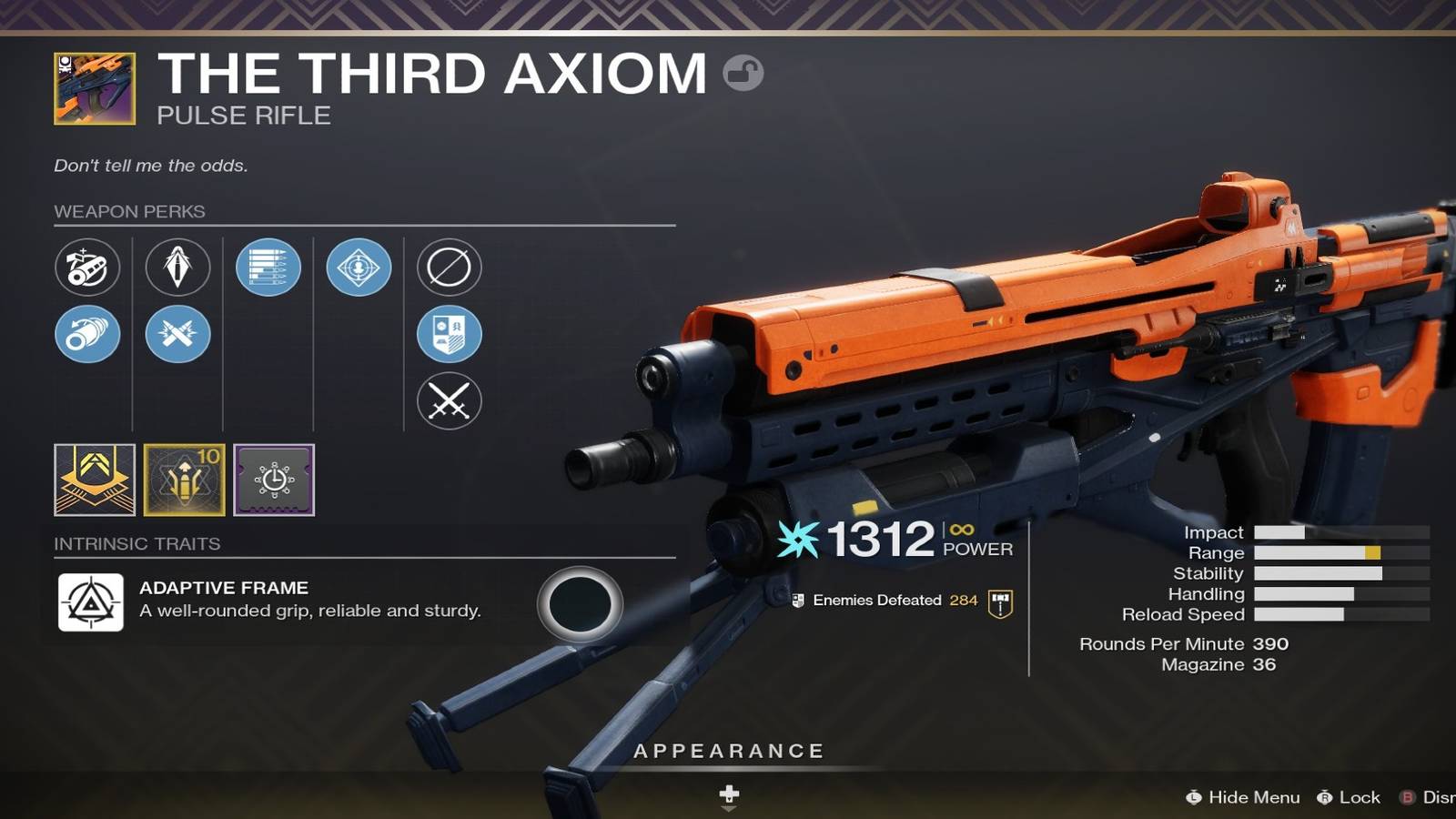
Task: Select the first barrel perk icon
Action: point(87,268)
